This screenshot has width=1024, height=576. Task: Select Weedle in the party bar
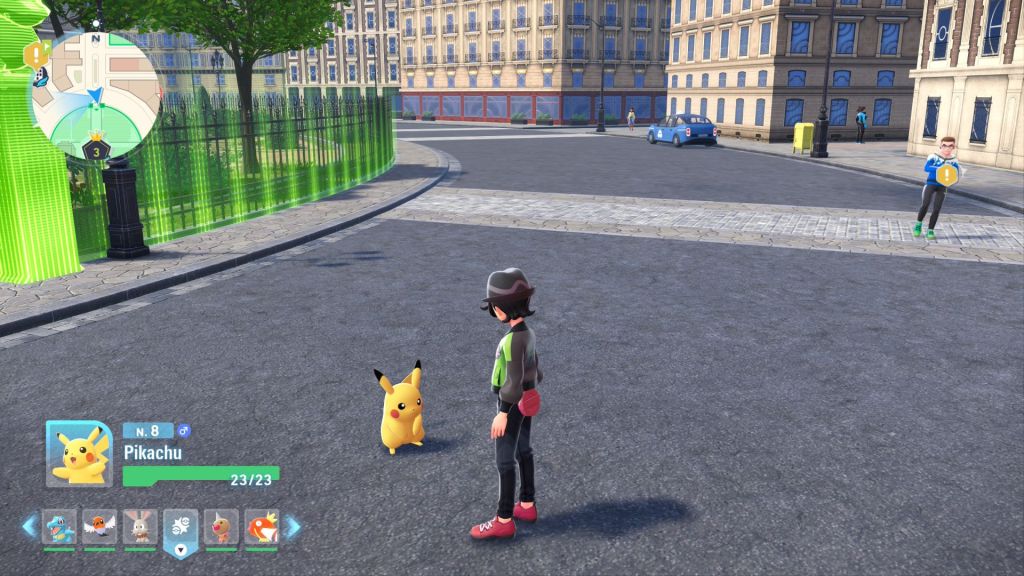pos(221,526)
